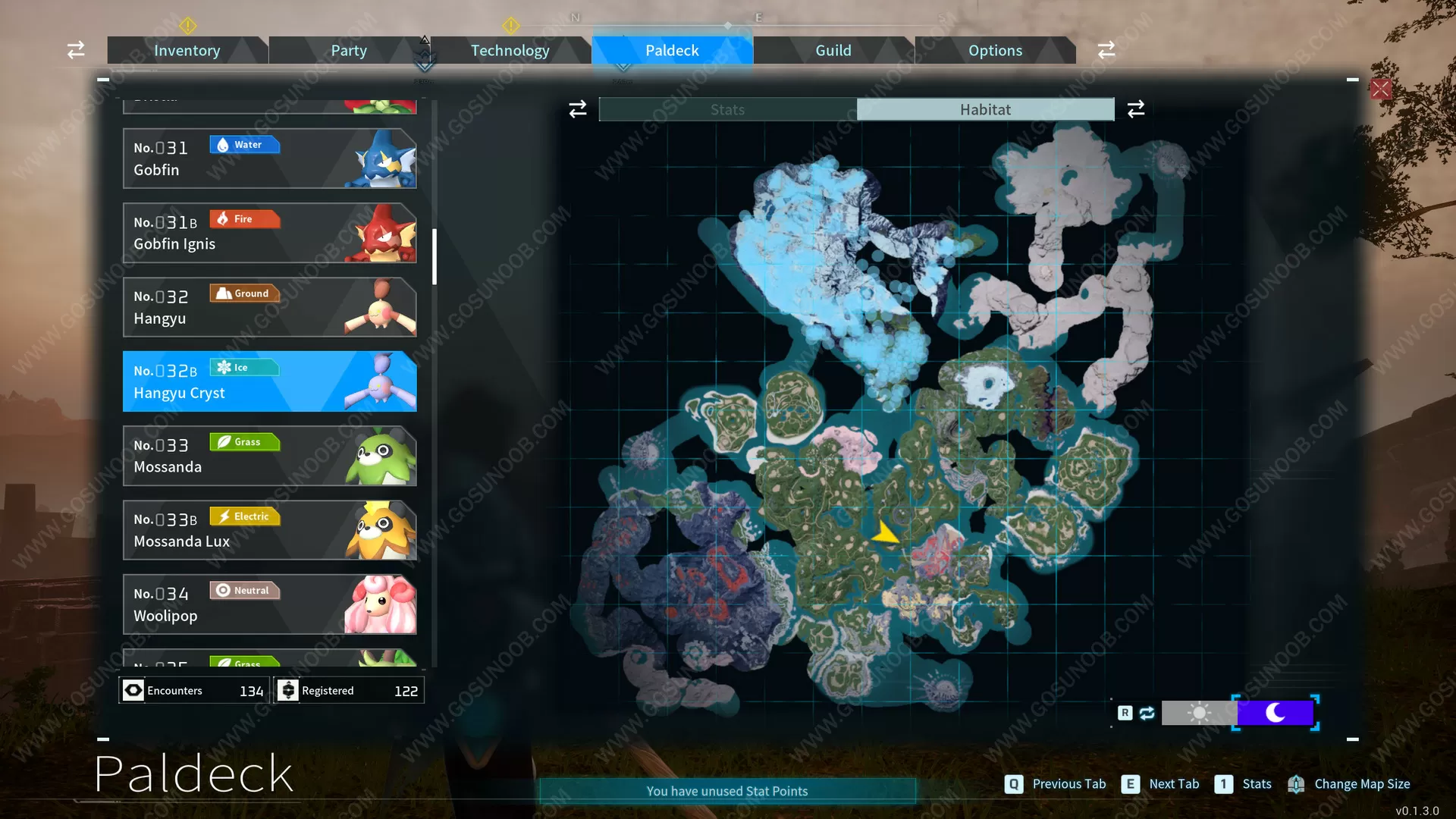This screenshot has width=1456, height=819.
Task: Select the Electric type icon on Mossanda Lux
Action: click(244, 516)
